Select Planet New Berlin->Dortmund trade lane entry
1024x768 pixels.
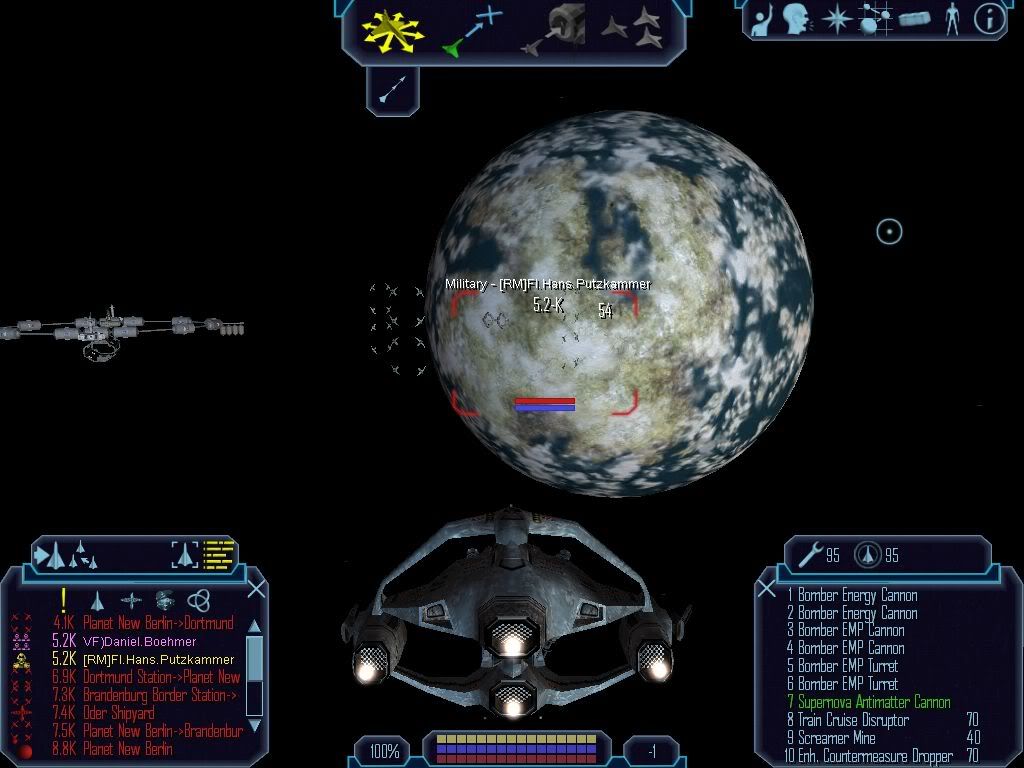coord(158,623)
